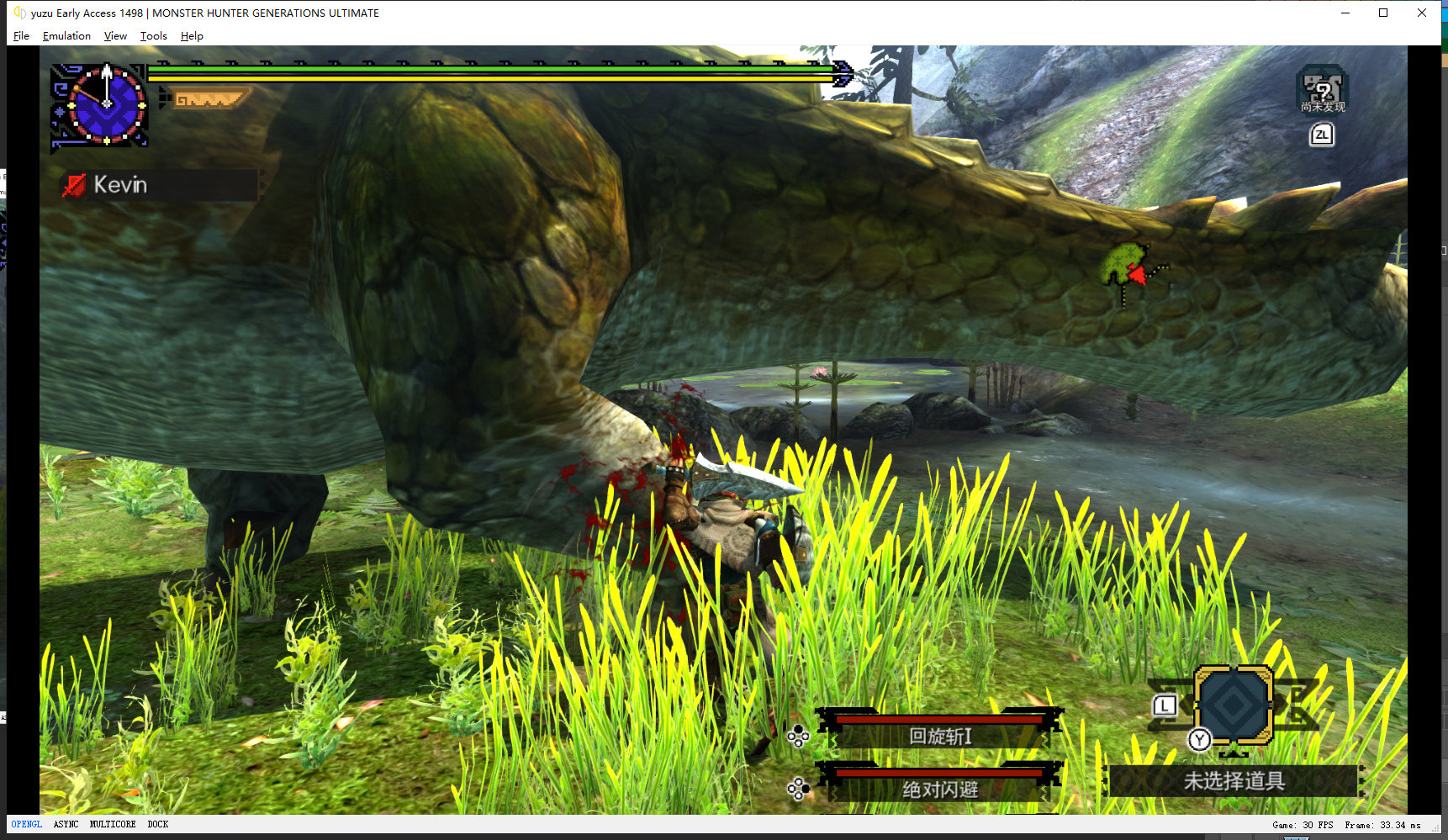Screen dimensions: 1448x840
Task: Maximize the yuzu window
Action: pyautogui.click(x=1383, y=13)
